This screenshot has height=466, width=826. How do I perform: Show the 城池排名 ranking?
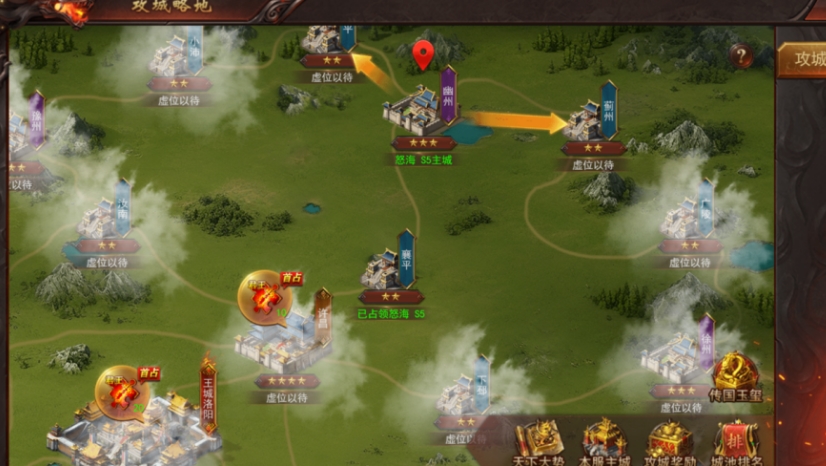[736, 442]
